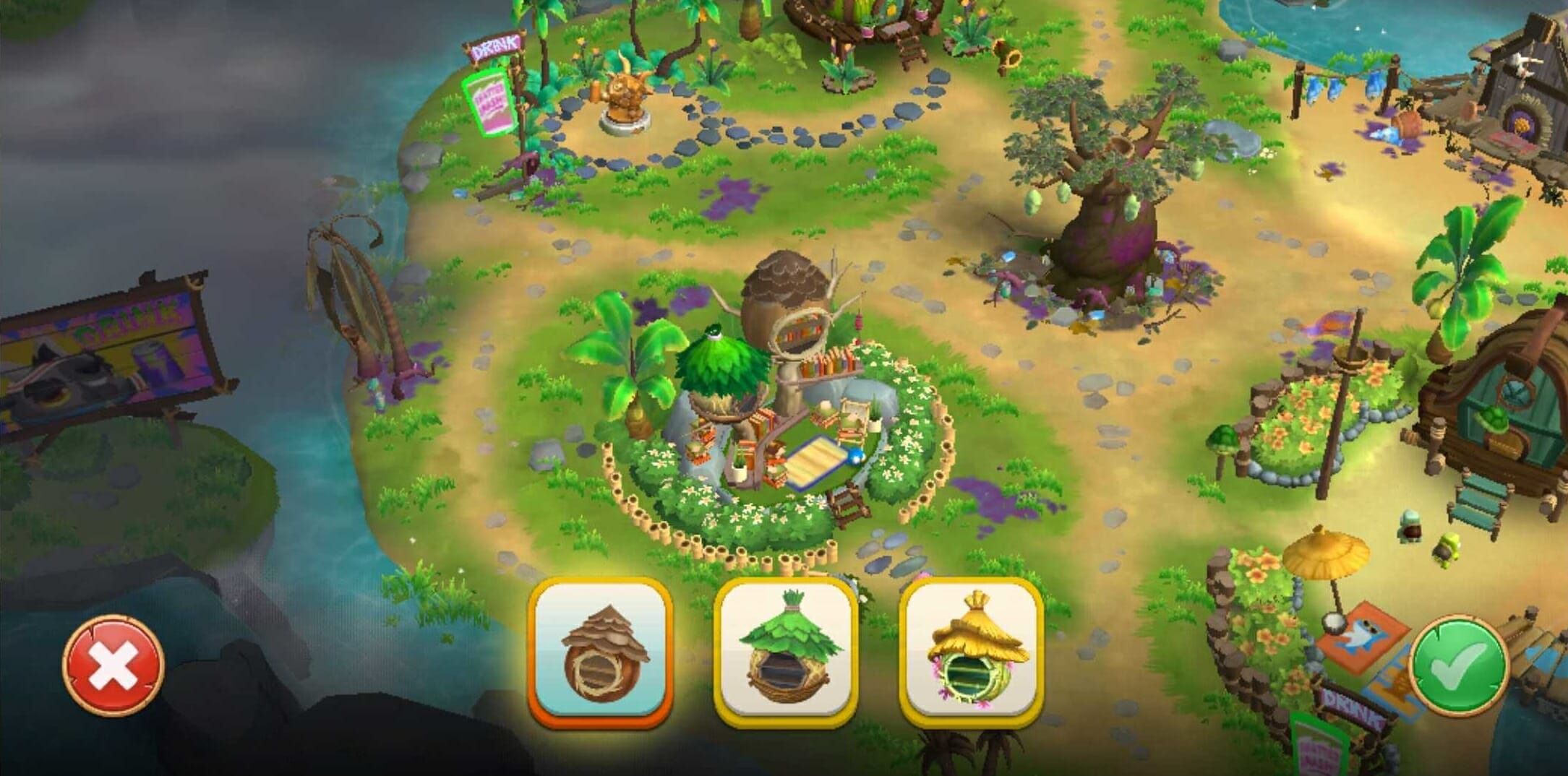This screenshot has width=1568, height=776.
Task: Cancel with the red X button
Action: tap(113, 665)
